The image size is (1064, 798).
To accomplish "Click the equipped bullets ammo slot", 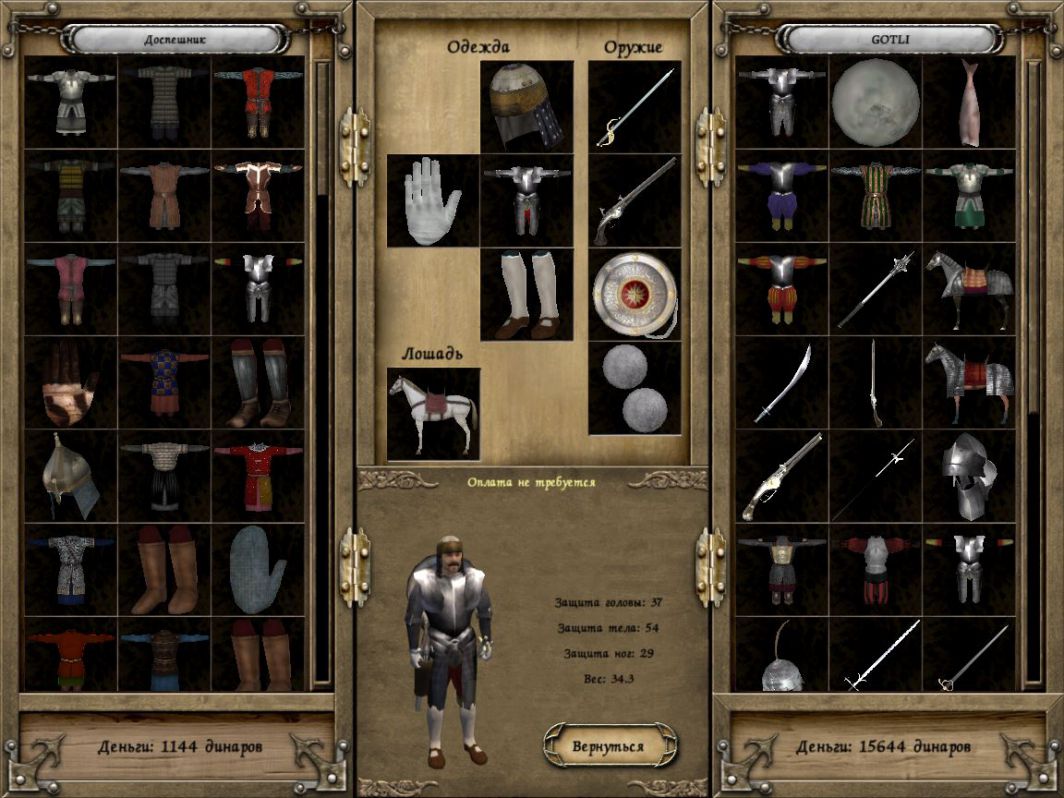I will [634, 388].
